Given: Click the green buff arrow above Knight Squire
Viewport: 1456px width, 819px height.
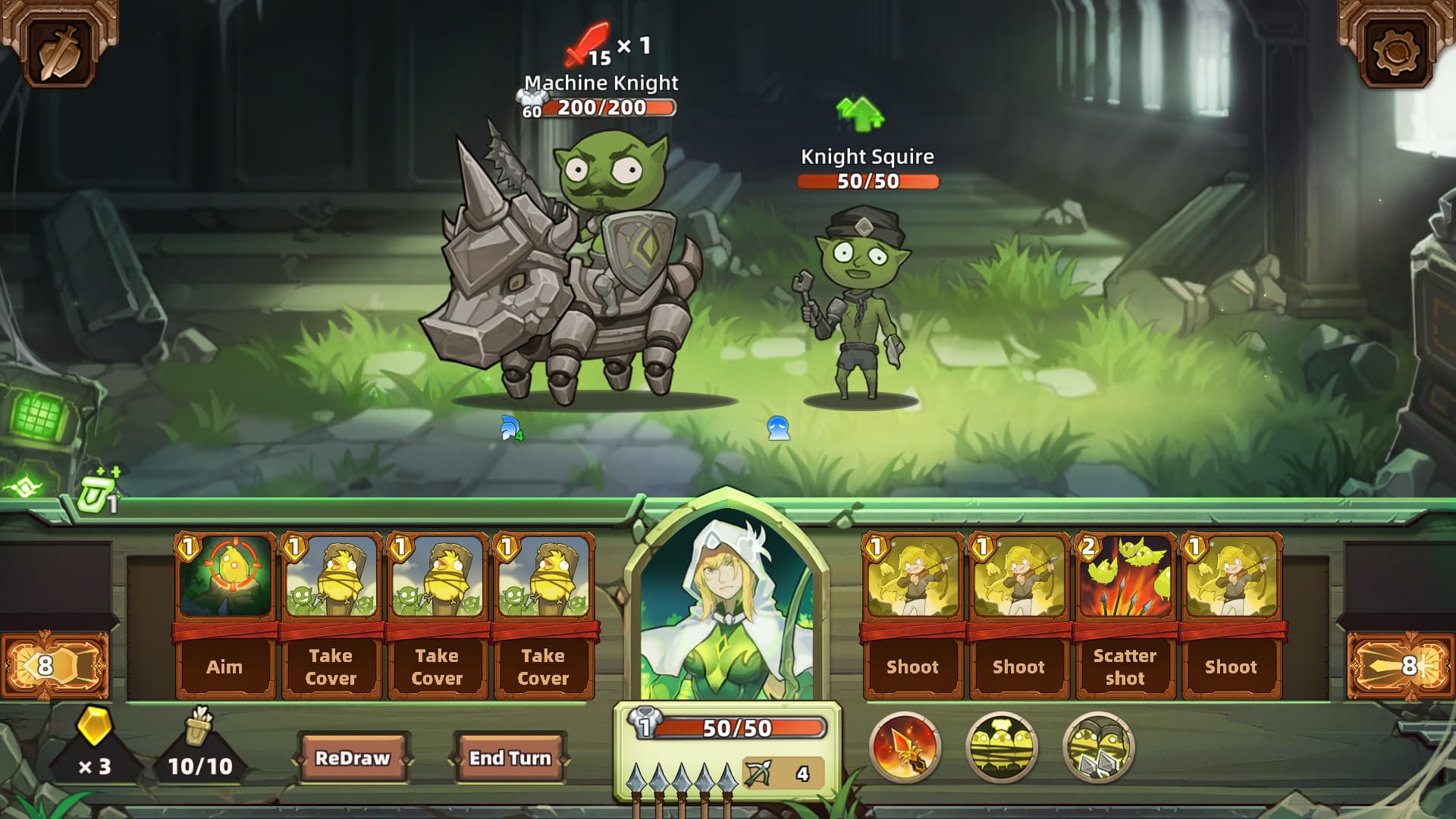Looking at the screenshot, I should click(x=859, y=115).
